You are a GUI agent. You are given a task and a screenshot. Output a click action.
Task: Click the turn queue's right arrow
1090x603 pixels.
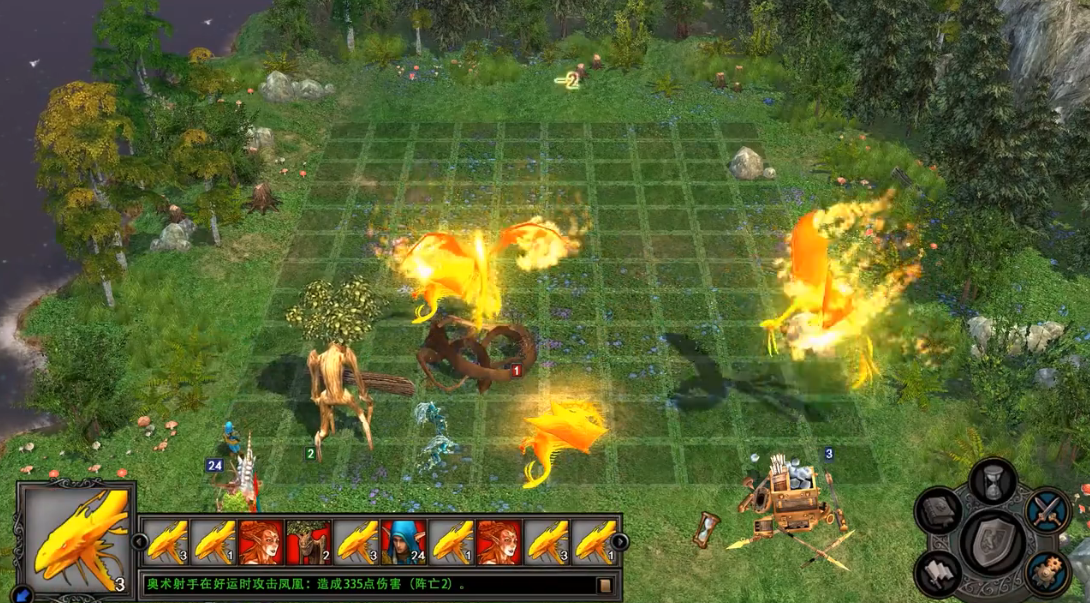pos(619,542)
